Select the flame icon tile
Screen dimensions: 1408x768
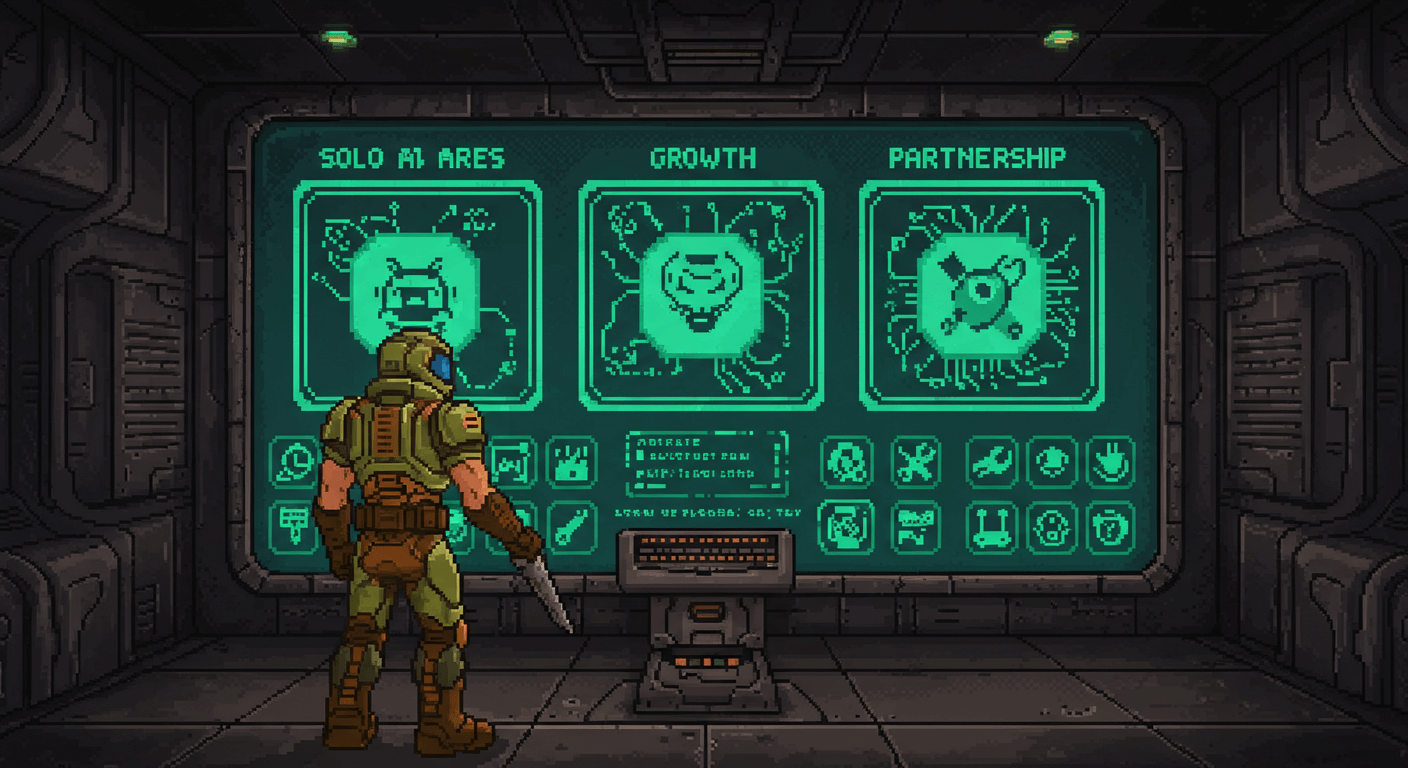click(572, 462)
